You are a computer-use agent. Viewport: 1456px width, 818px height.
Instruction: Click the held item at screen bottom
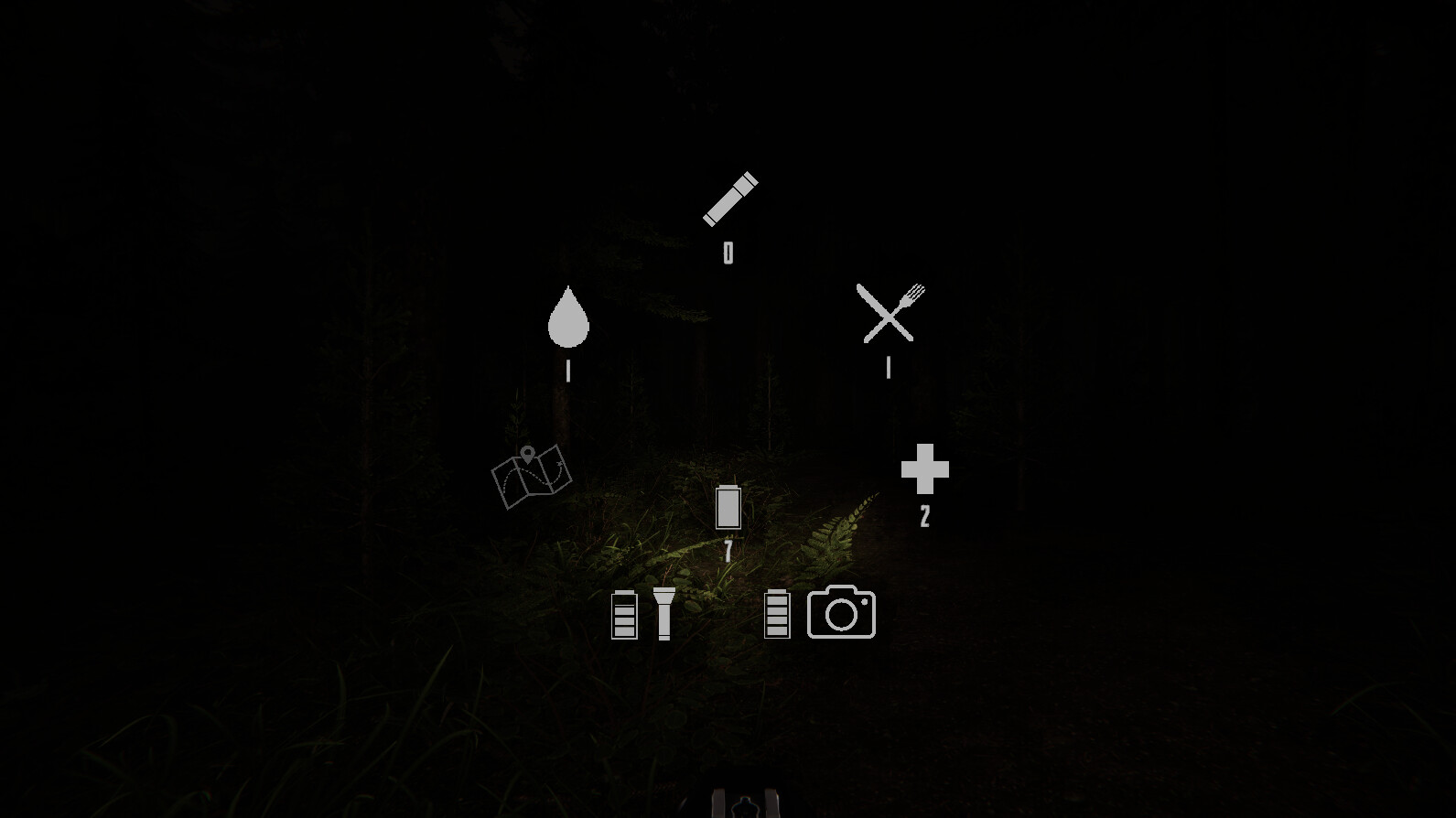[743, 802]
